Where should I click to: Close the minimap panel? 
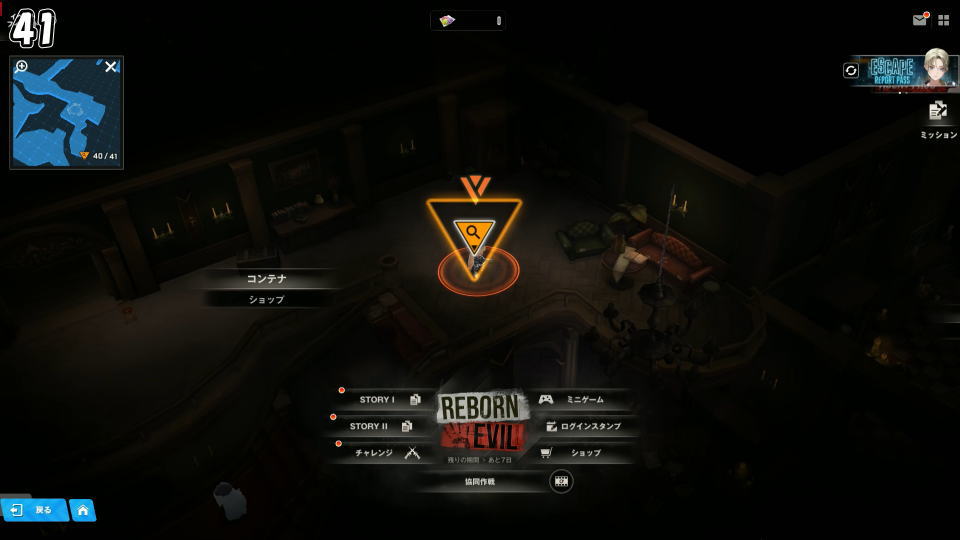click(x=111, y=67)
